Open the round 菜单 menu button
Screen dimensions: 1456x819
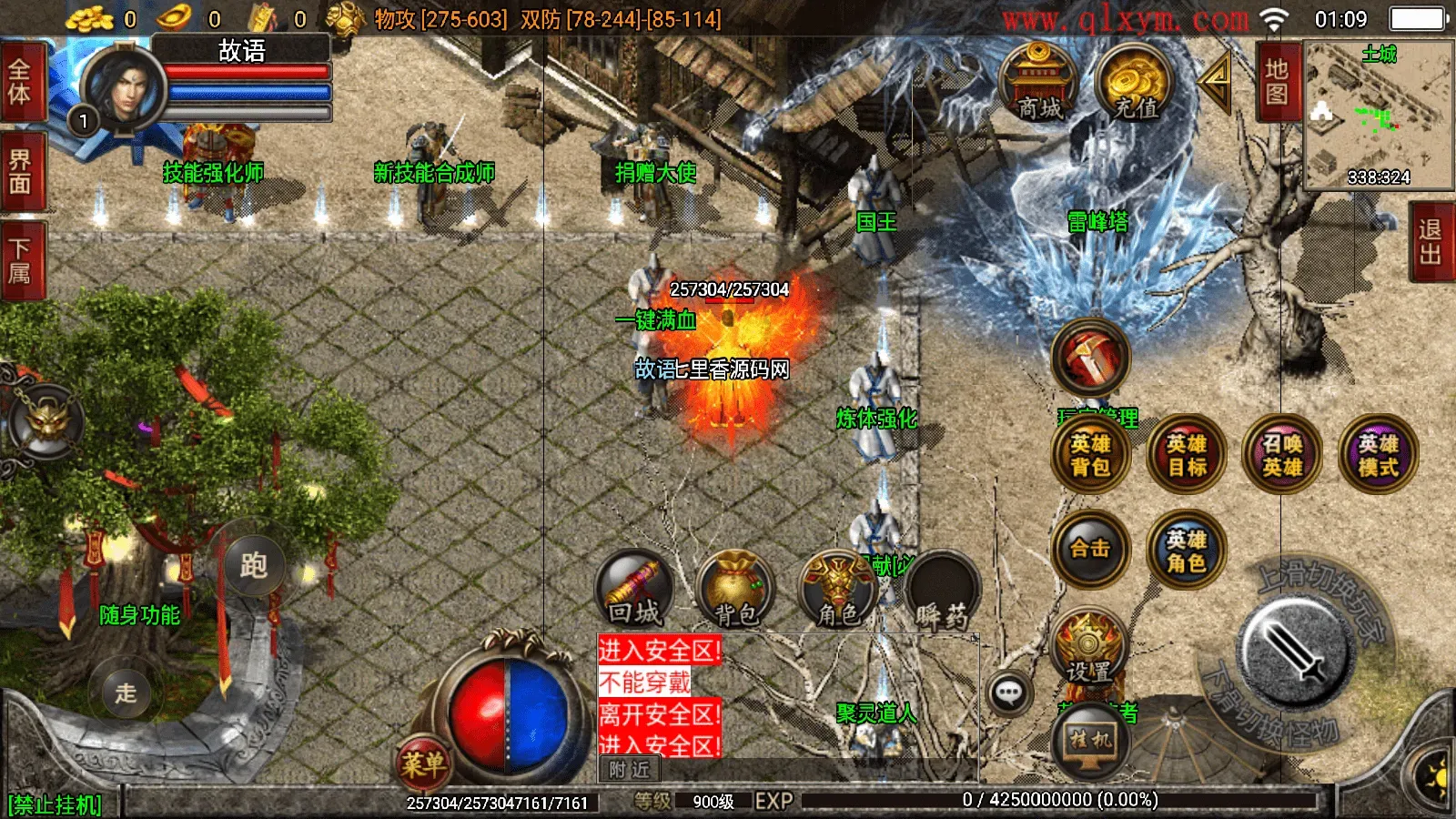(423, 763)
